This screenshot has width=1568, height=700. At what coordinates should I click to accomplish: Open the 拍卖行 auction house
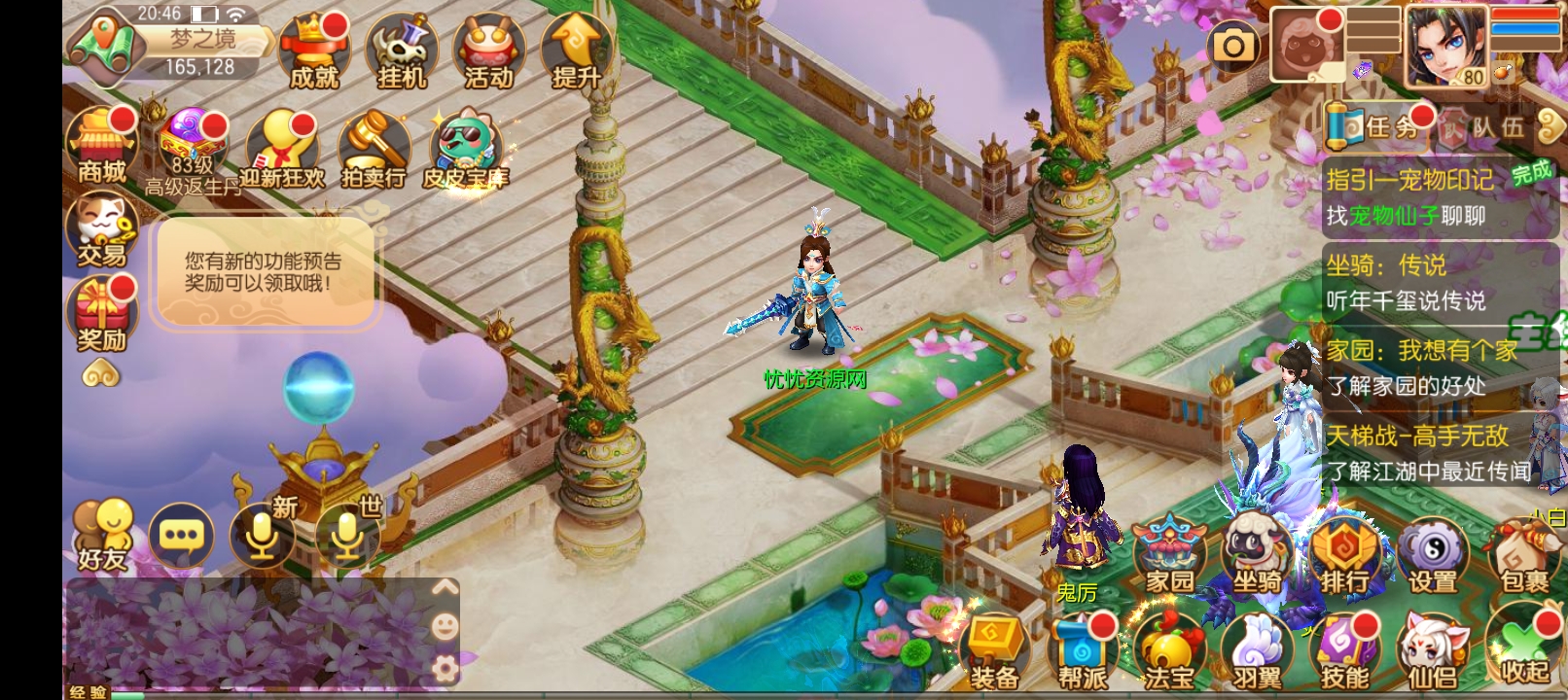point(374,150)
